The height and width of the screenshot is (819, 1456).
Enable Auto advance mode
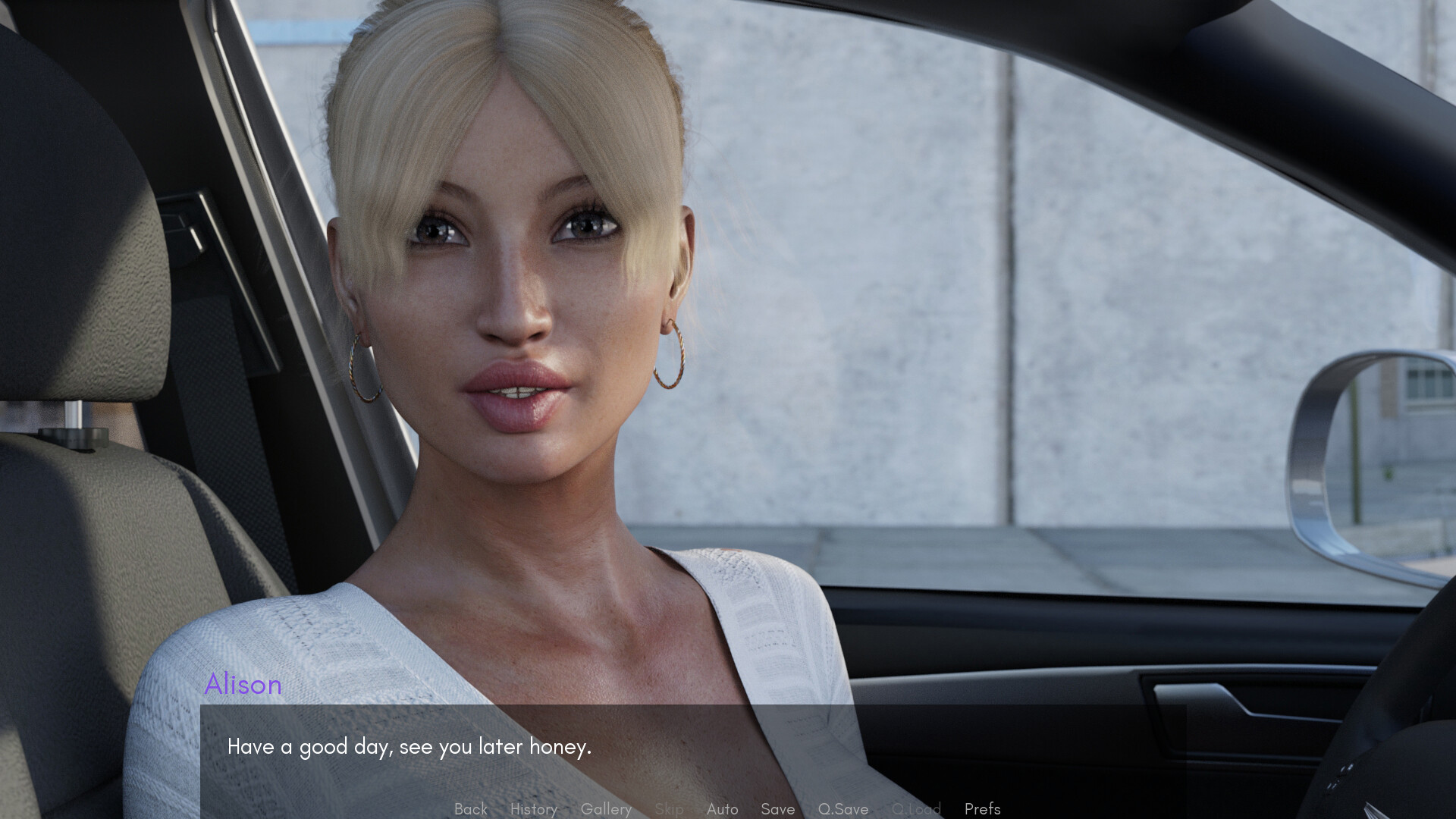pyautogui.click(x=722, y=809)
